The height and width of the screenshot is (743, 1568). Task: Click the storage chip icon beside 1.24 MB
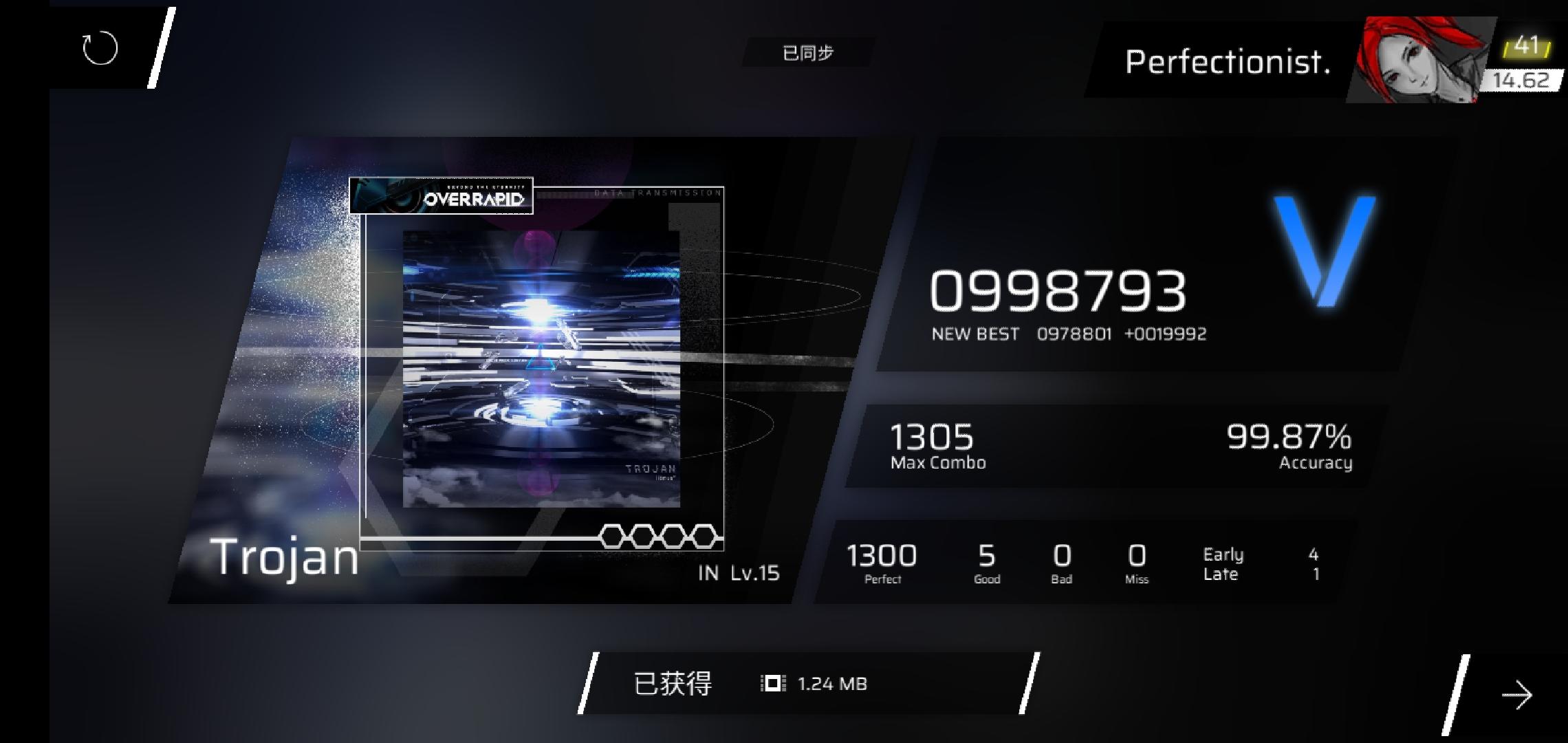pos(772,684)
